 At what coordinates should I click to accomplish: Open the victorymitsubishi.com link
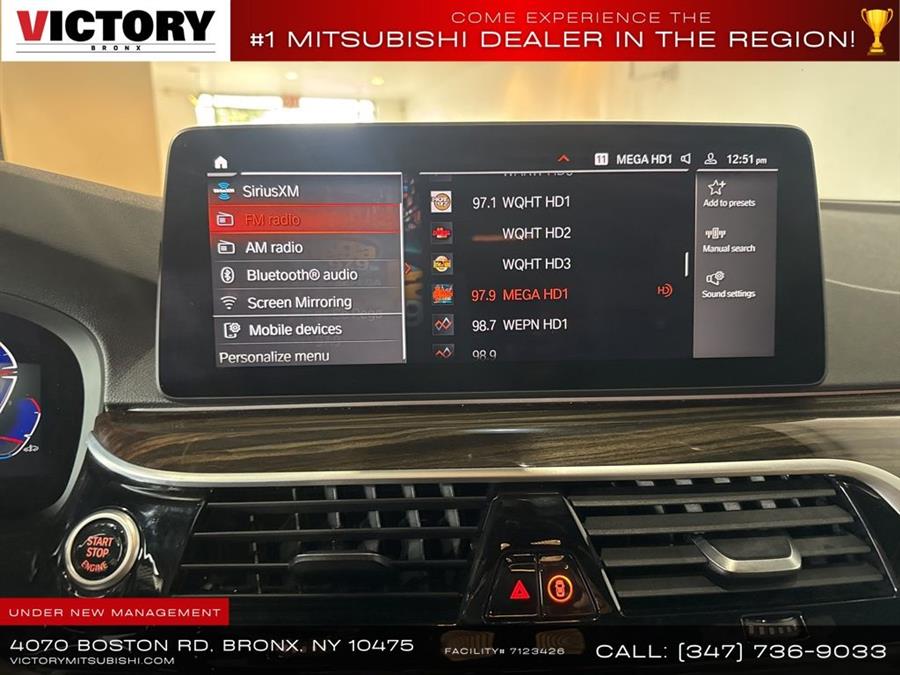(x=92, y=661)
